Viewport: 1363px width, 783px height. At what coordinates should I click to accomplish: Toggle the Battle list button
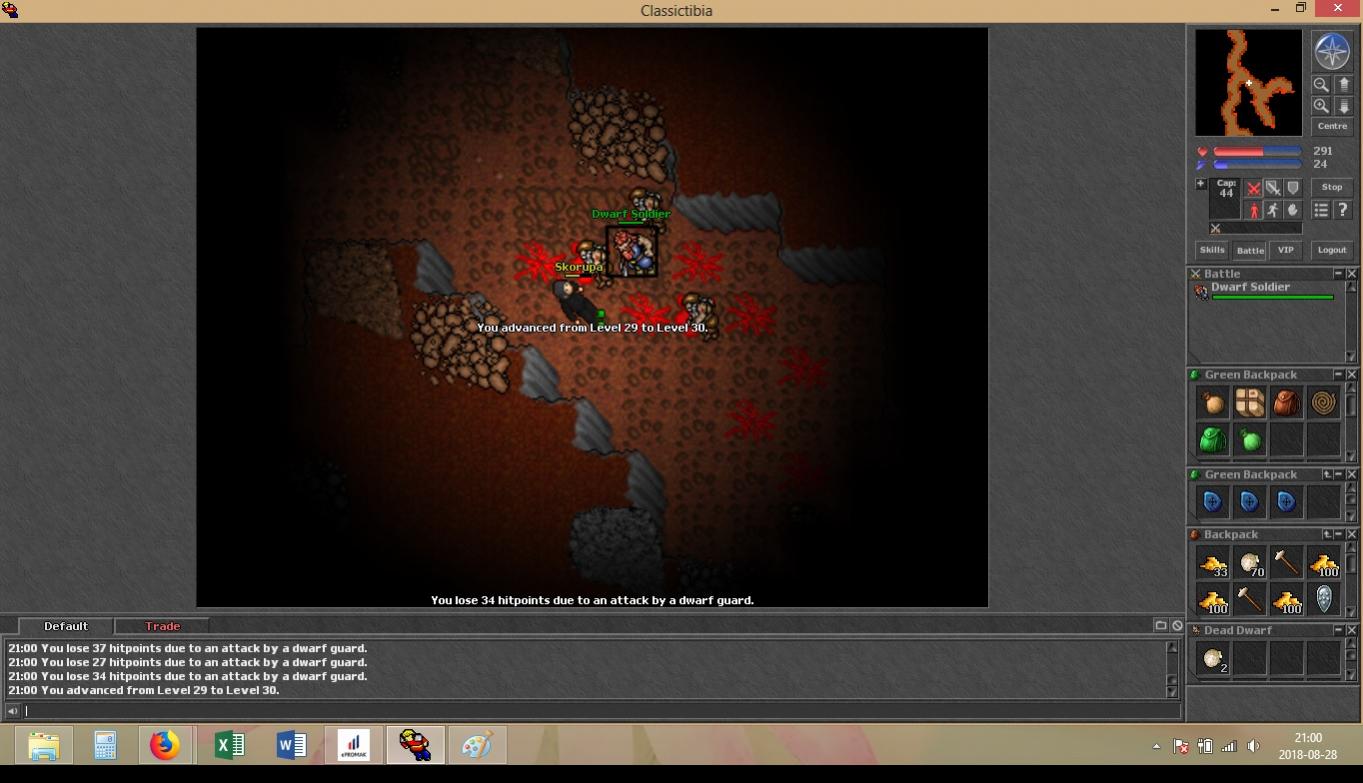coord(1249,250)
